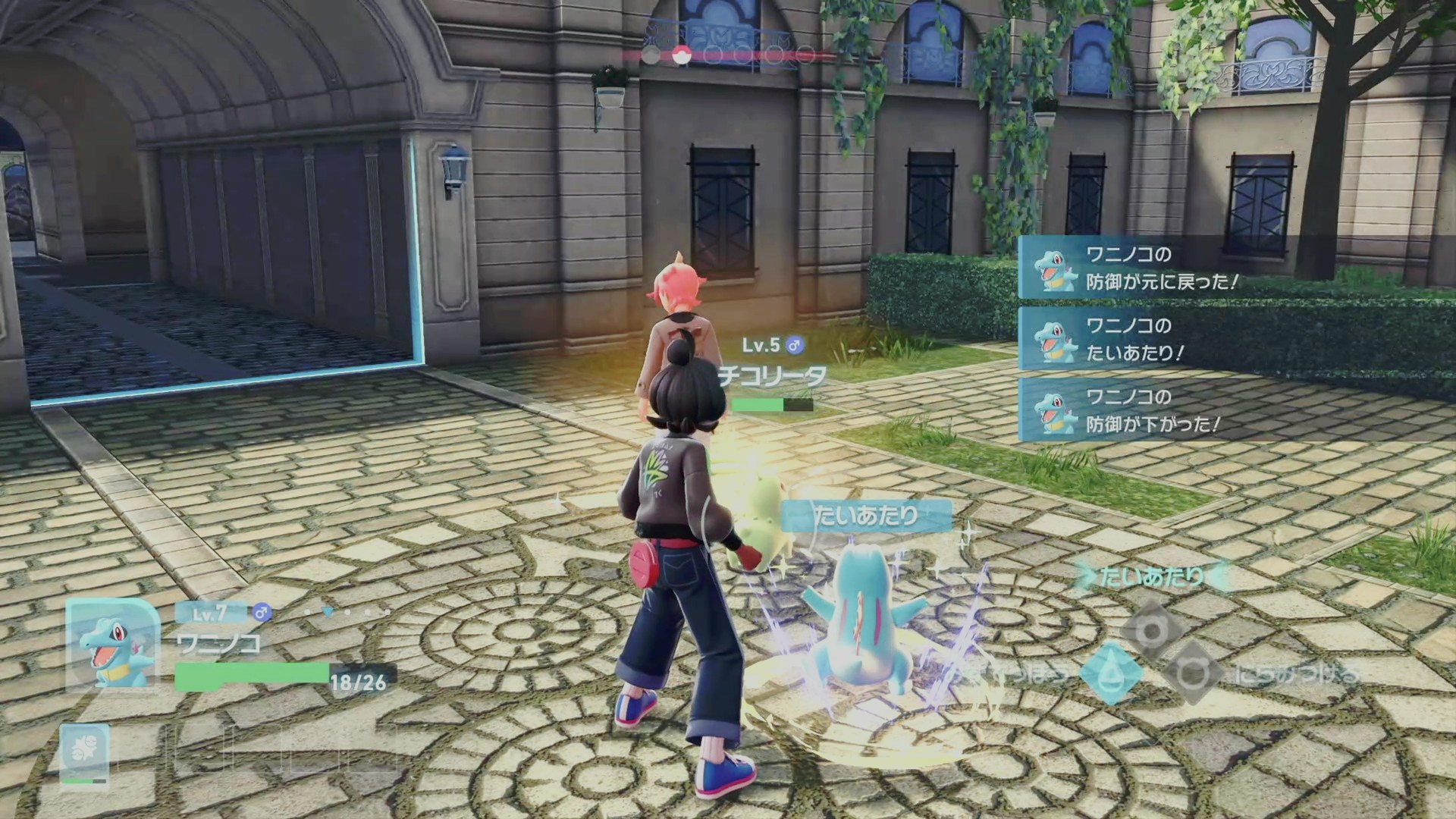Click the ワニノコ portrait panel
The width and height of the screenshot is (1456, 819).
coord(112,645)
